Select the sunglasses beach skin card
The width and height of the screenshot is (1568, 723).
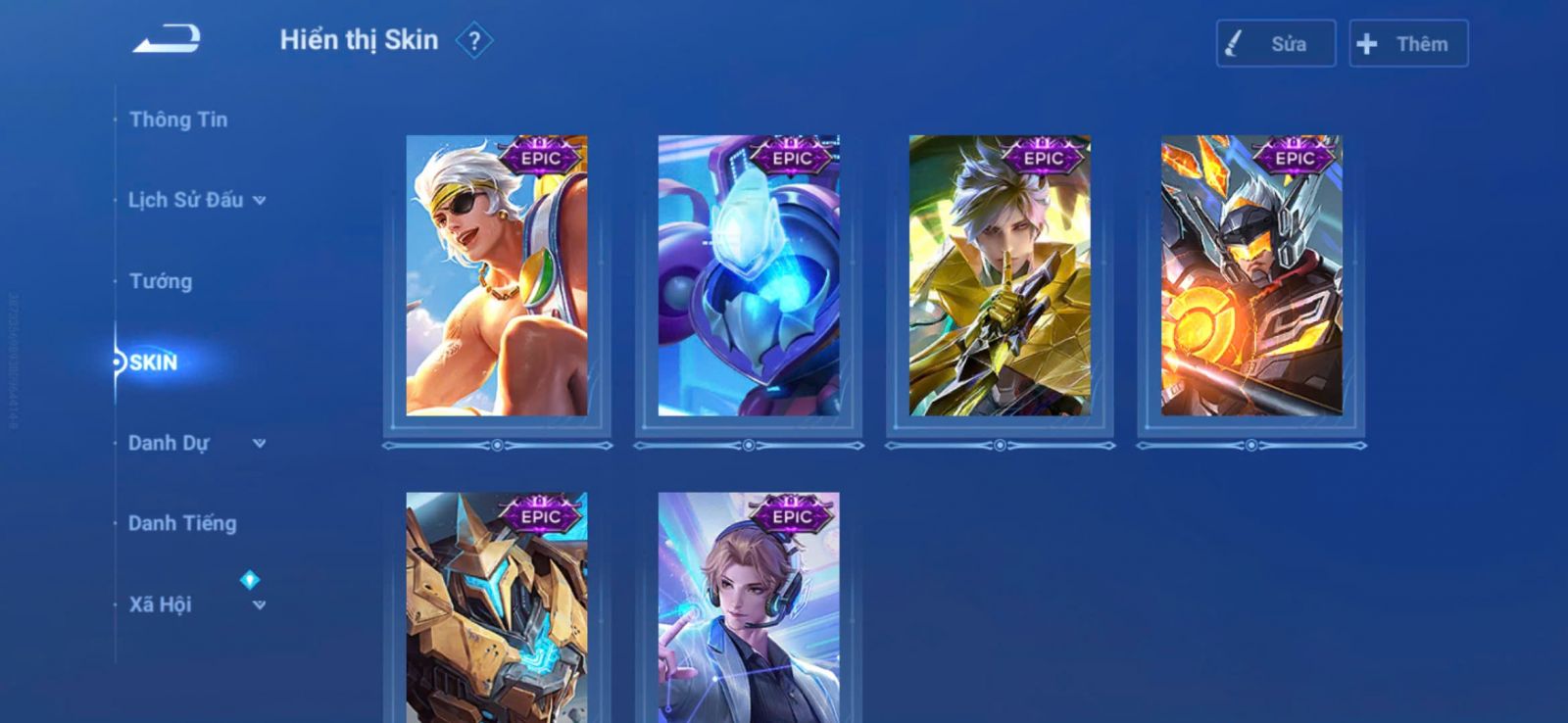click(x=497, y=276)
